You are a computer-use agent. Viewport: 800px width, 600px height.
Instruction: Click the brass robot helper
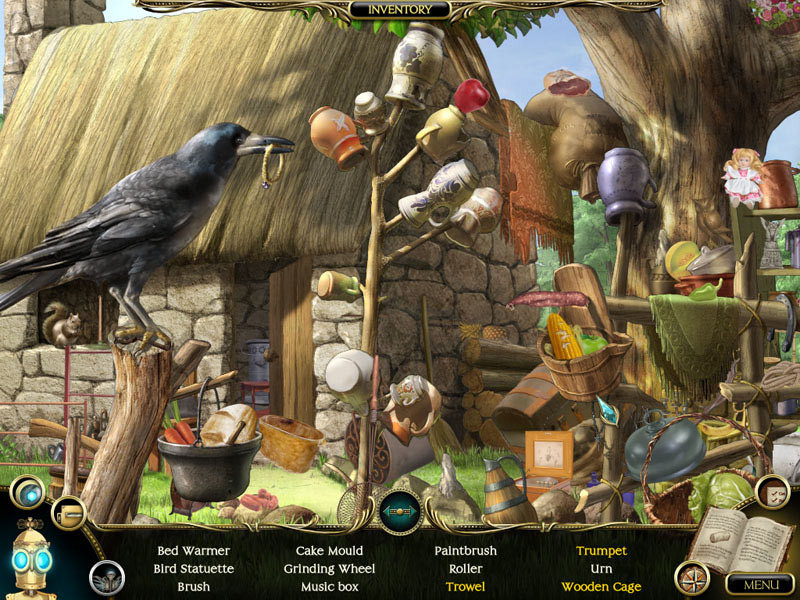click(30, 562)
